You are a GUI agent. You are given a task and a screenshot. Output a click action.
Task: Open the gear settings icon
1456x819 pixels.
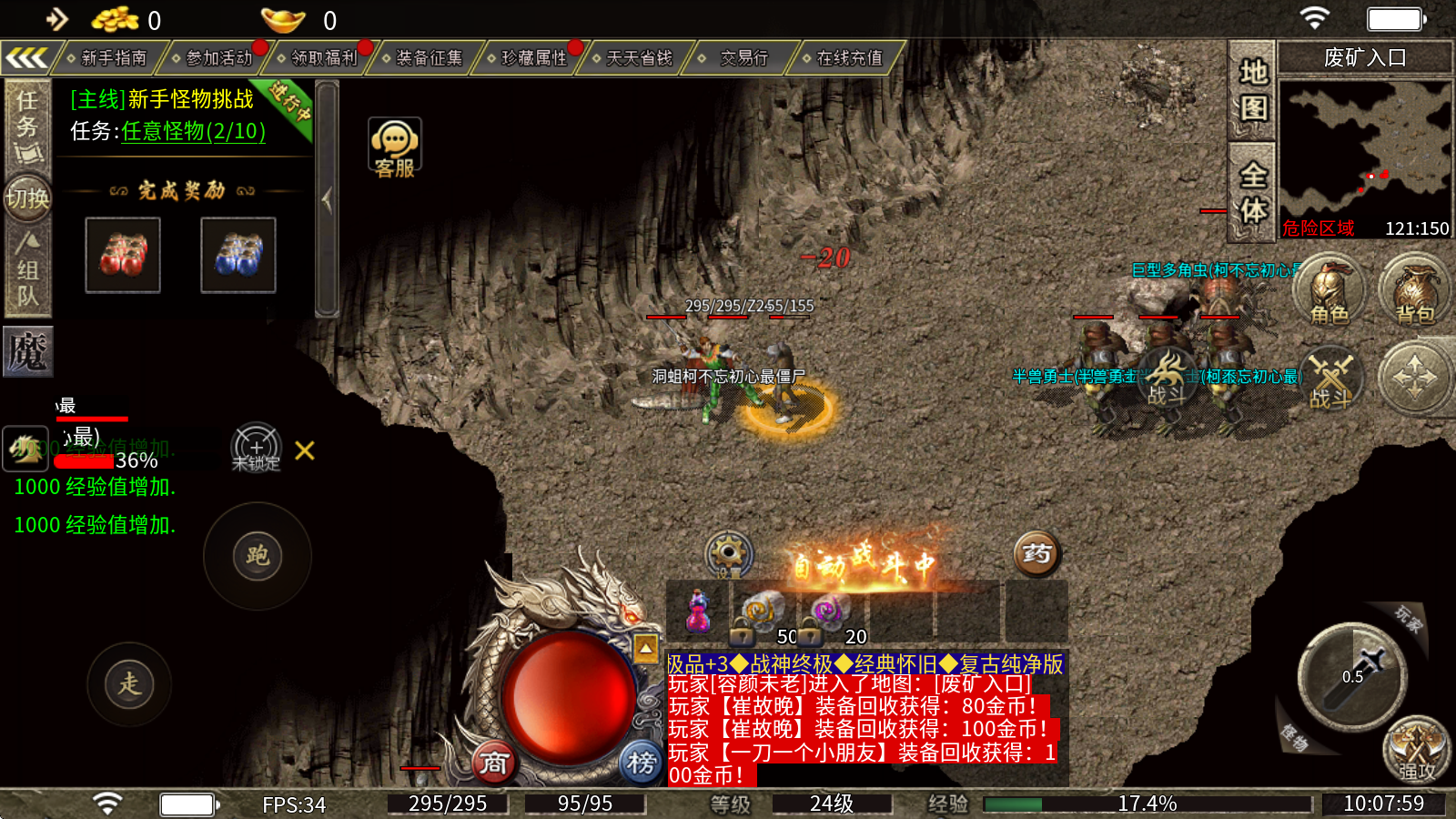[729, 551]
